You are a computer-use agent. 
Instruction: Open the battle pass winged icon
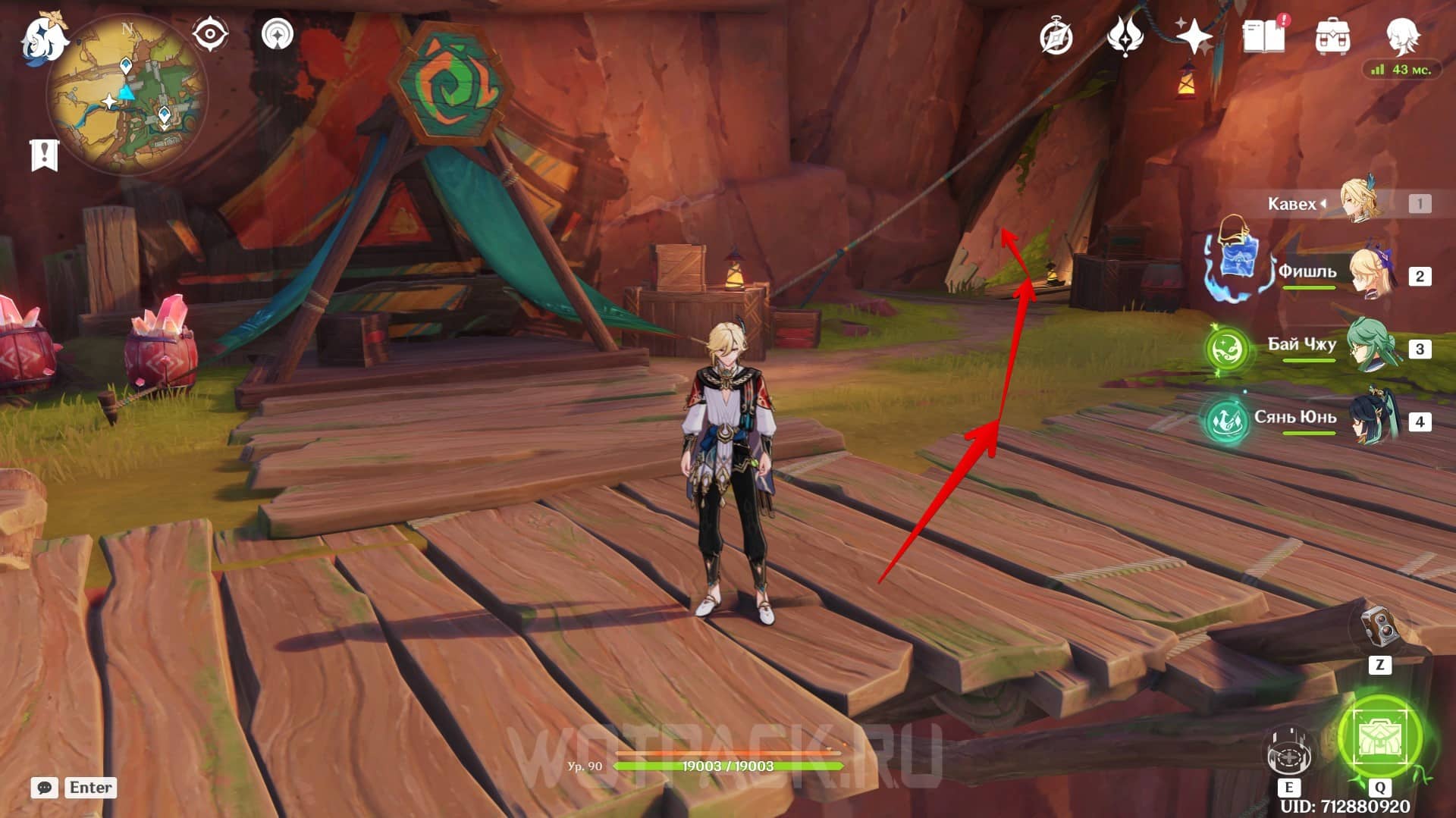pos(1125,36)
